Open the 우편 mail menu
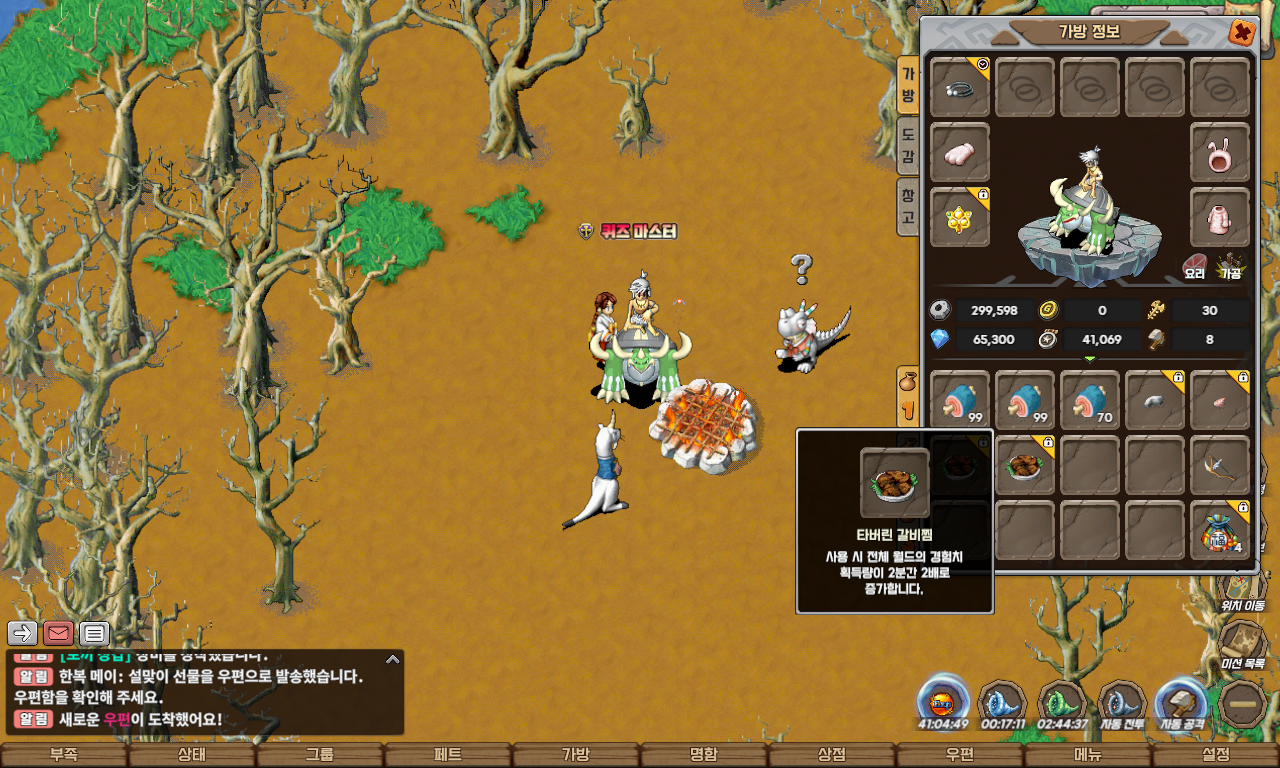Viewport: 1280px width, 768px height. [x=959, y=755]
